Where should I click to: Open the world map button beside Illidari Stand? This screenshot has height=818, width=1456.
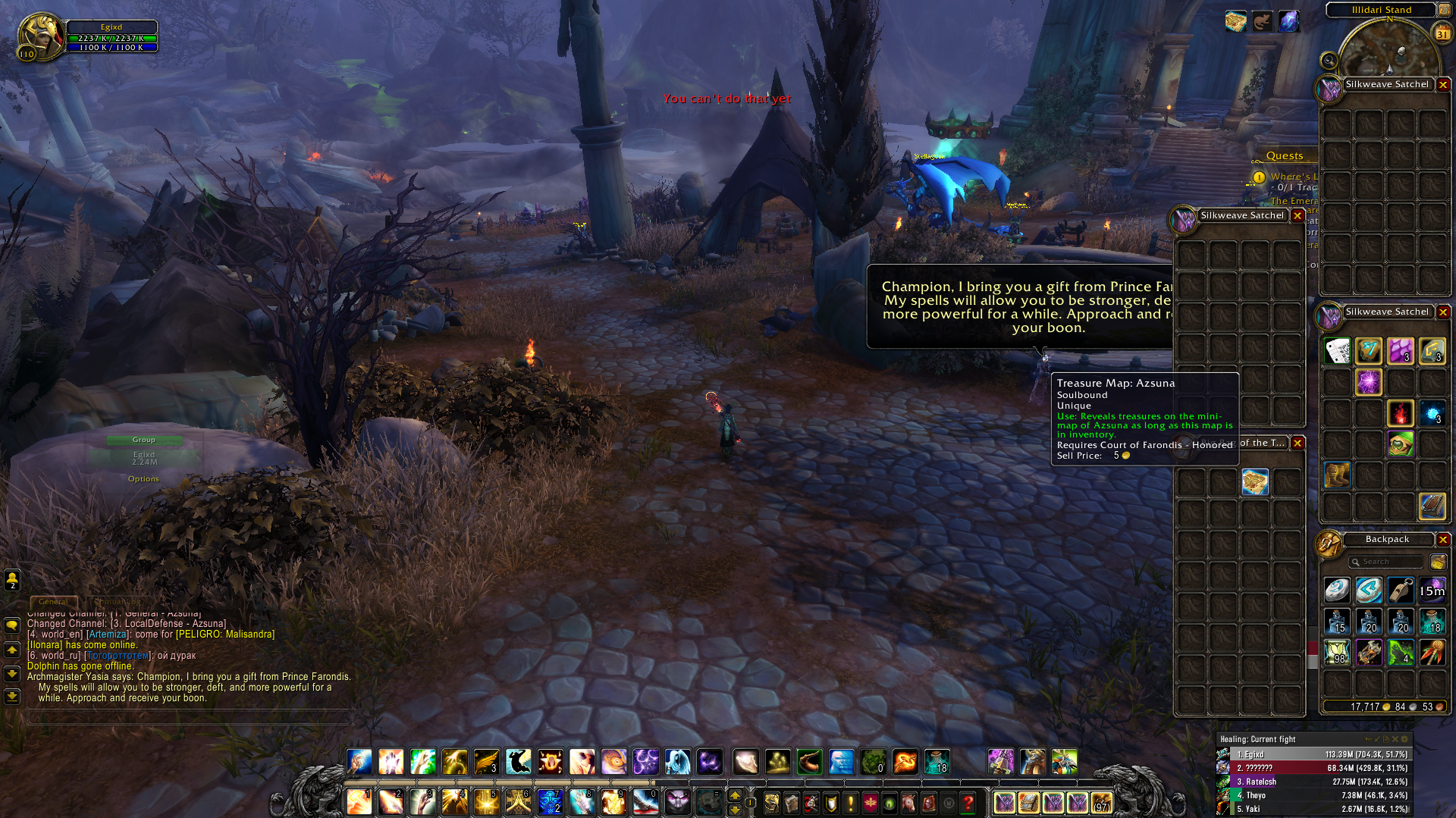(x=1444, y=11)
